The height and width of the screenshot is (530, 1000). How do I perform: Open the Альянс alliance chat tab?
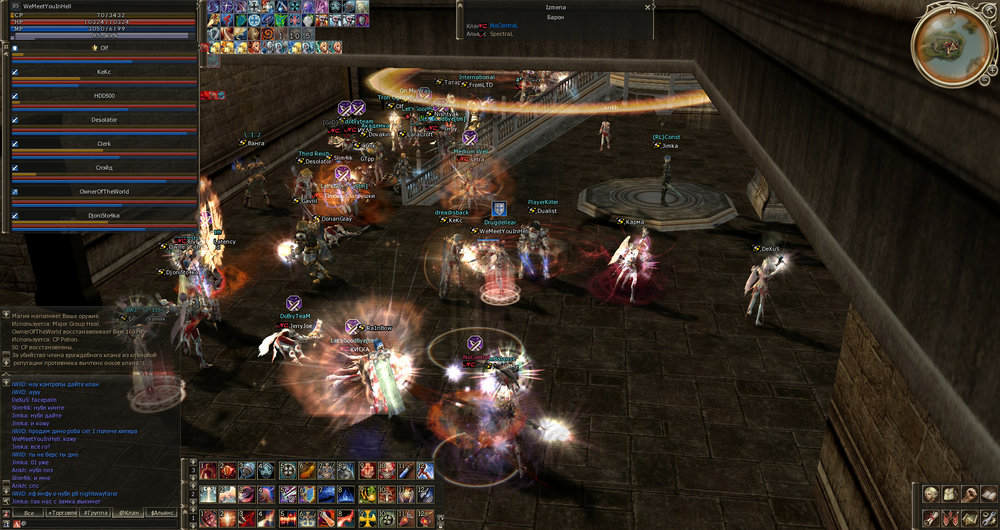pyautogui.click(x=162, y=513)
